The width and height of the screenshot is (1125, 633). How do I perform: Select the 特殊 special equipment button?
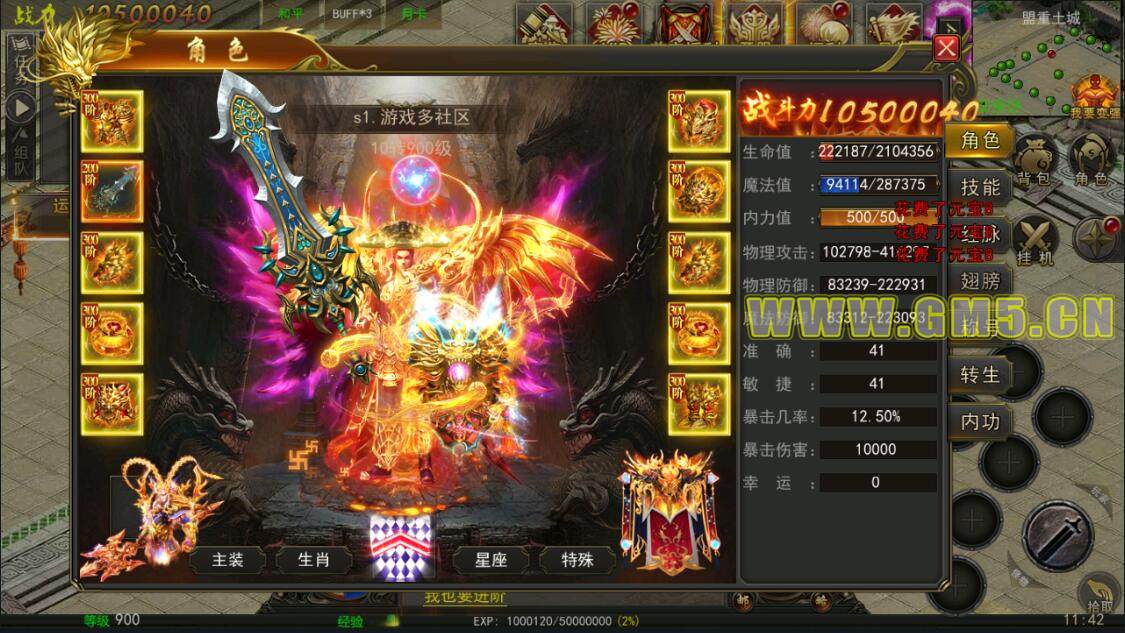pyautogui.click(x=577, y=560)
